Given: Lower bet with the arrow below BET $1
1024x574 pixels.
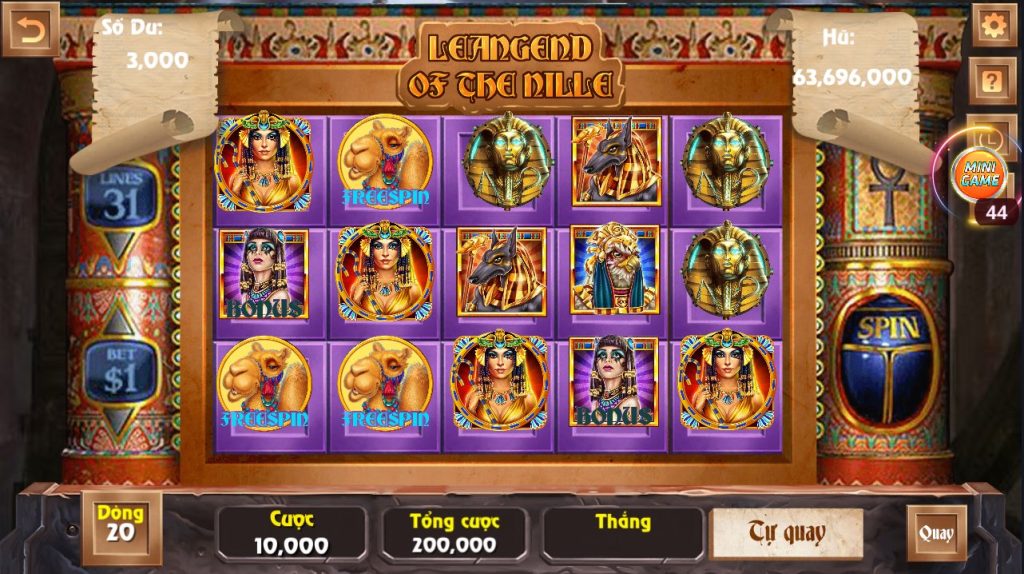Looking at the screenshot, I should (x=120, y=421).
